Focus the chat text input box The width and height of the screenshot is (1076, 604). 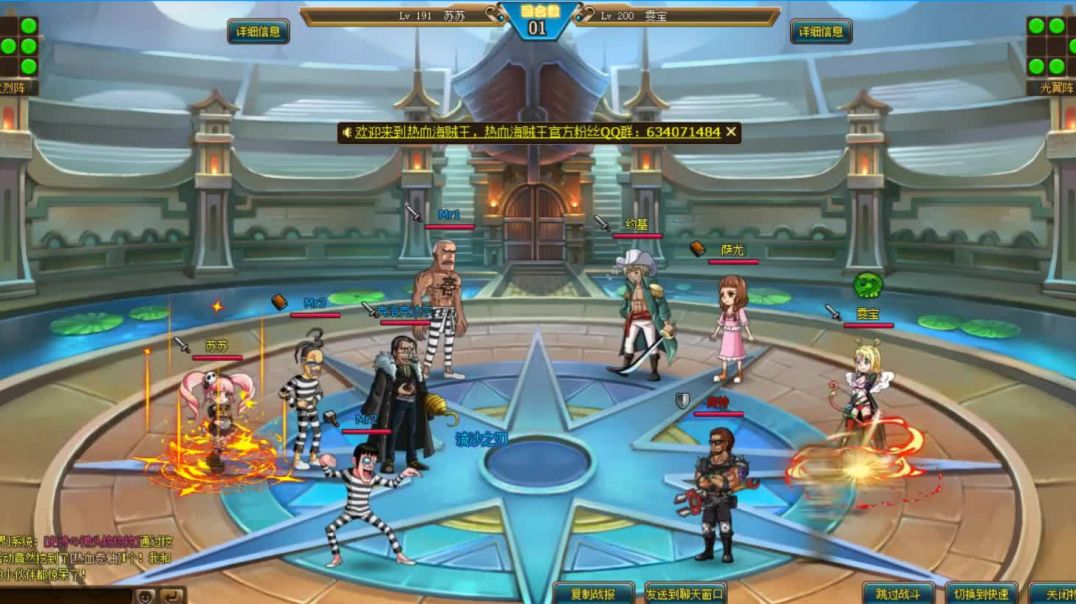click(x=65, y=595)
